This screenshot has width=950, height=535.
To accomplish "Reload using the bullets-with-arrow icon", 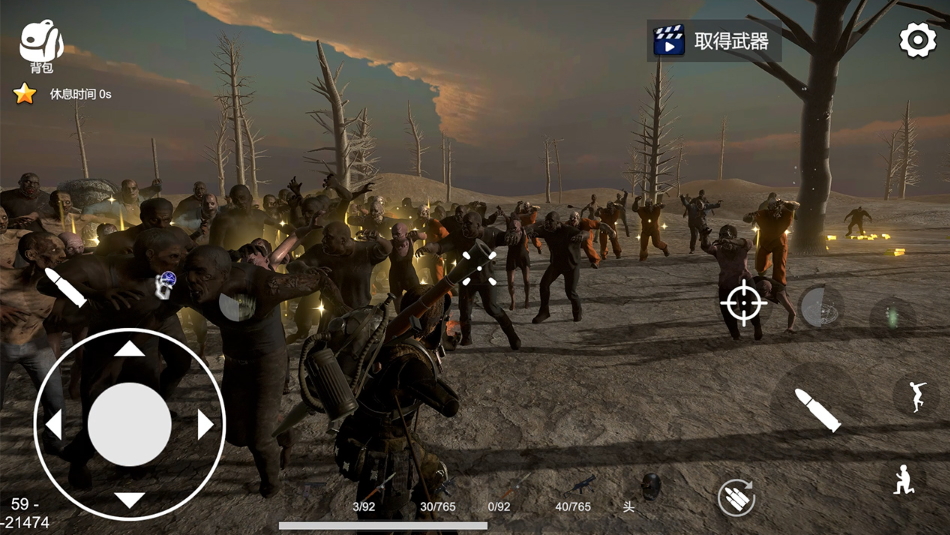I will (x=736, y=497).
